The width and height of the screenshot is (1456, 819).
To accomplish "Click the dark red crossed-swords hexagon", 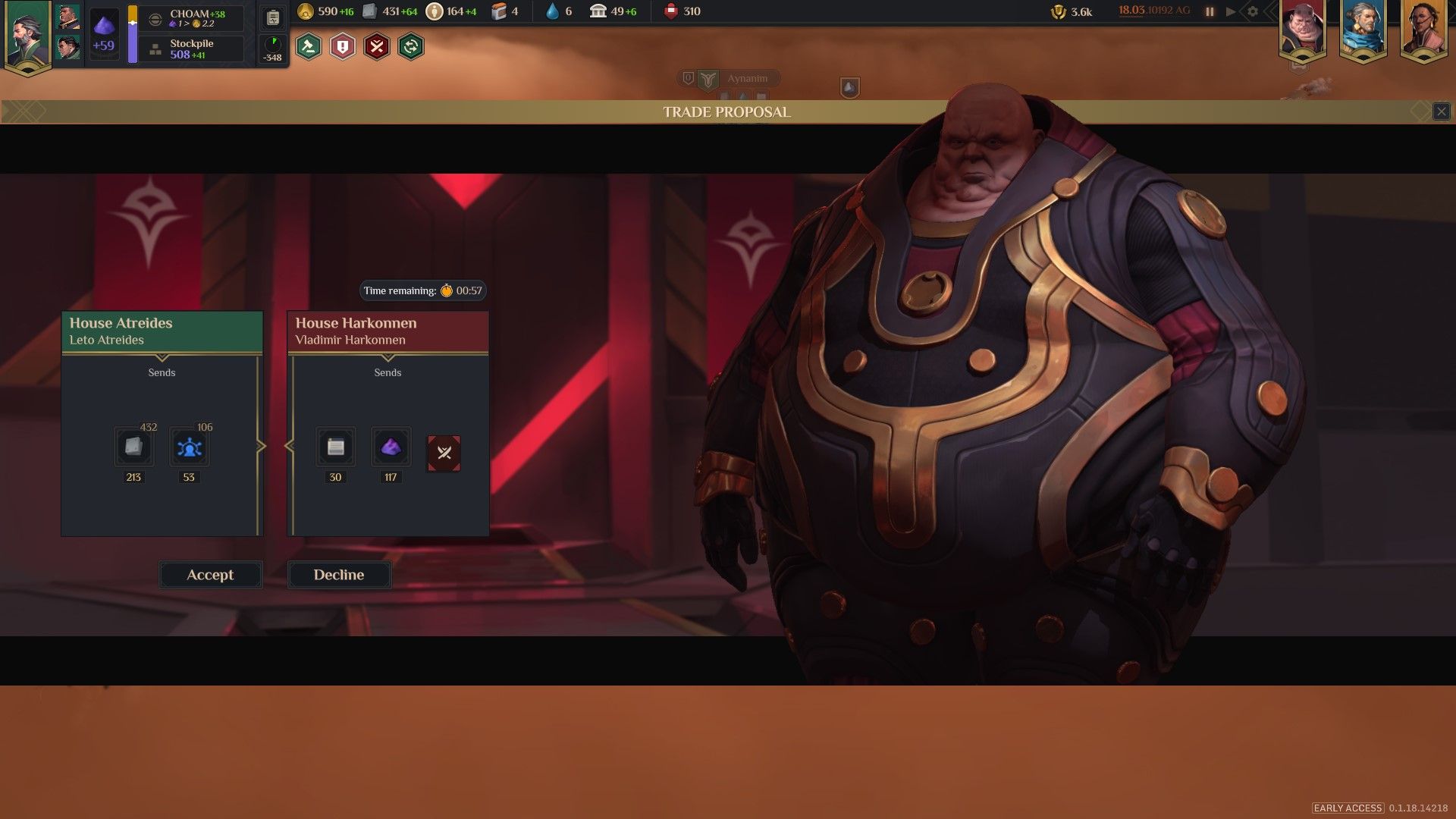I will click(x=377, y=47).
